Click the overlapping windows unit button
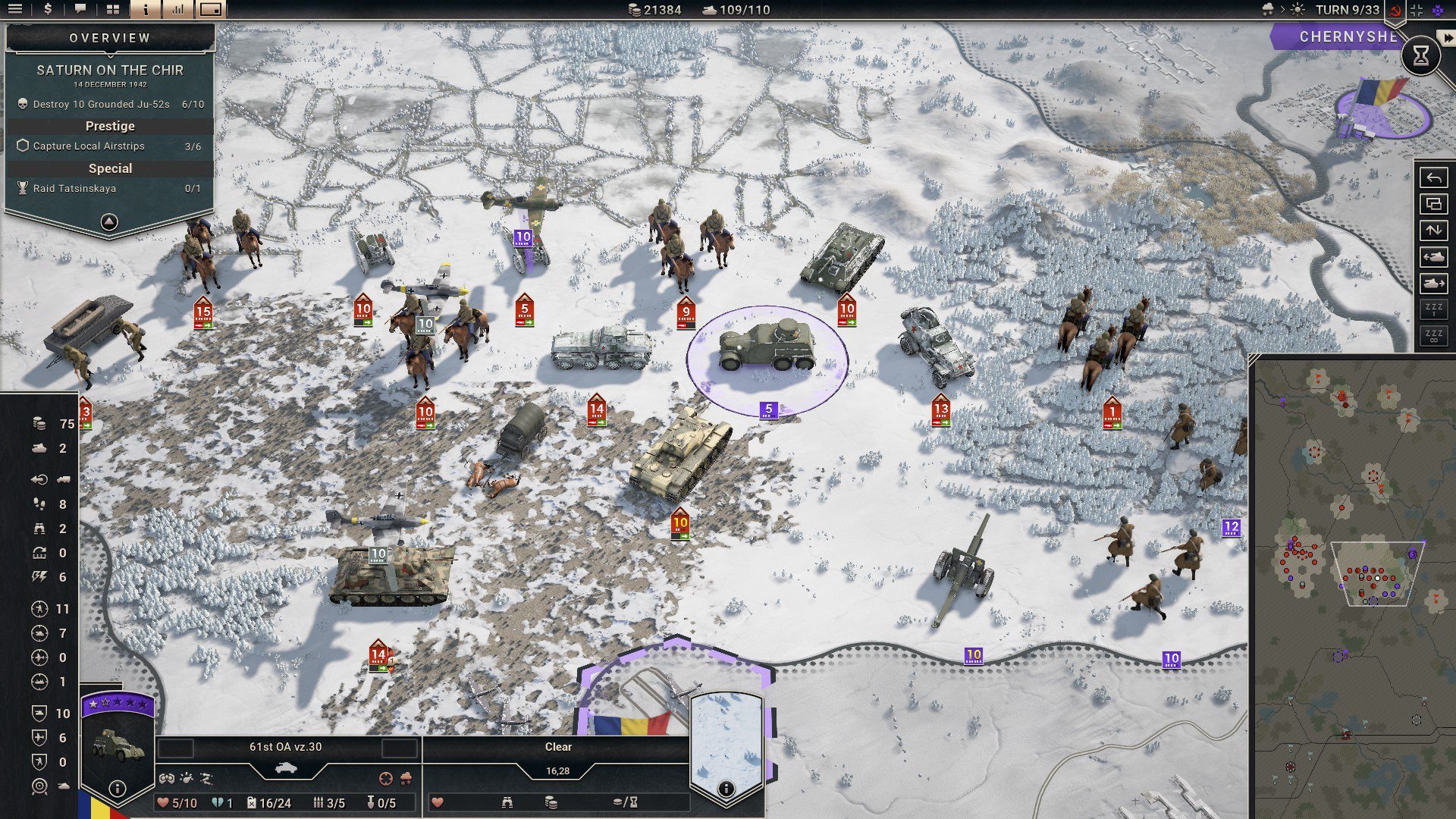Screen dimensions: 1456x819 tap(1433, 204)
